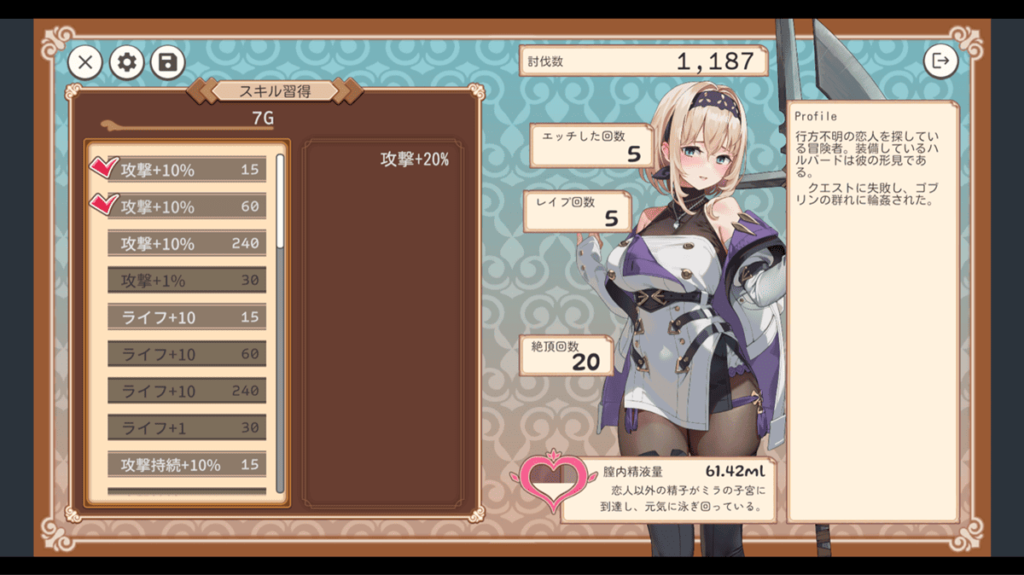Viewport: 1024px width, 575px height.
Task: Choose the 攻撃+1% skill row
Action: [187, 281]
